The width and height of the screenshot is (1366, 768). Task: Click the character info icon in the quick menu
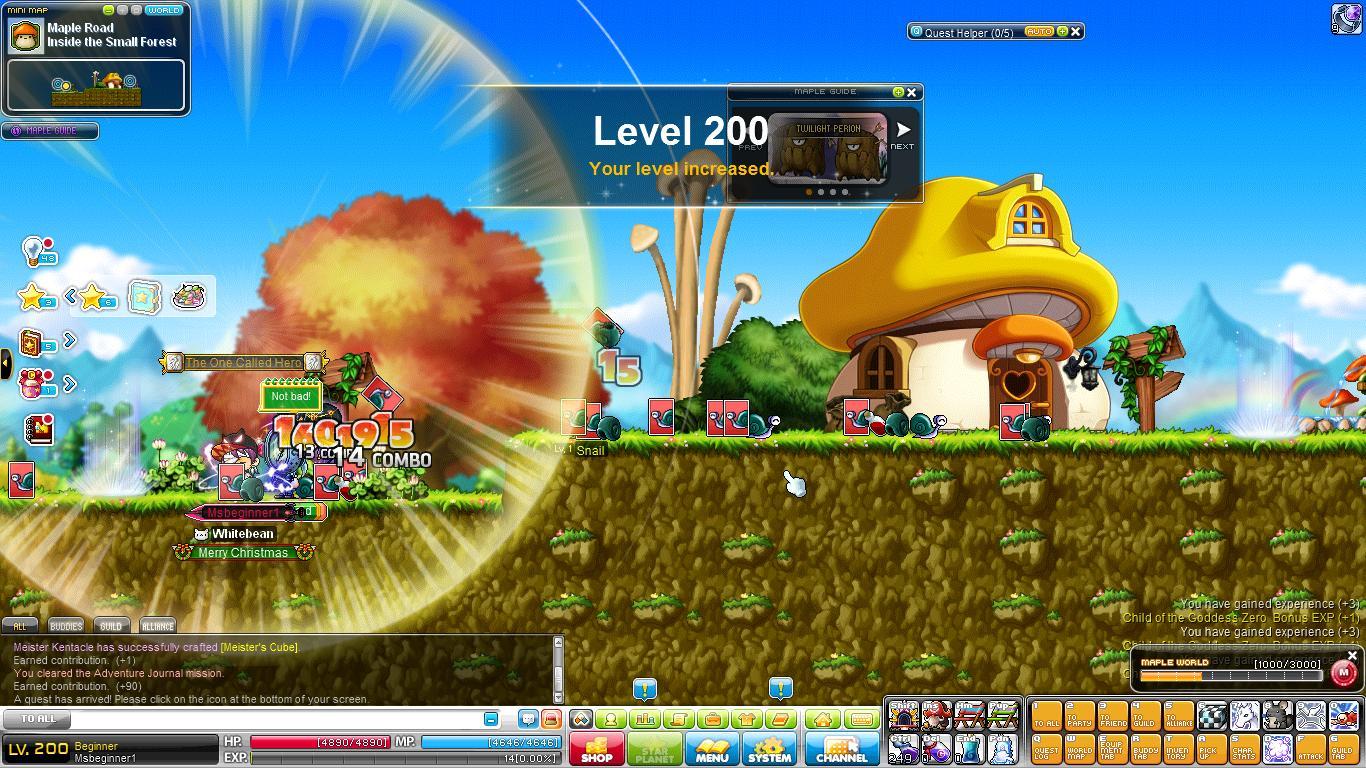pos(612,719)
